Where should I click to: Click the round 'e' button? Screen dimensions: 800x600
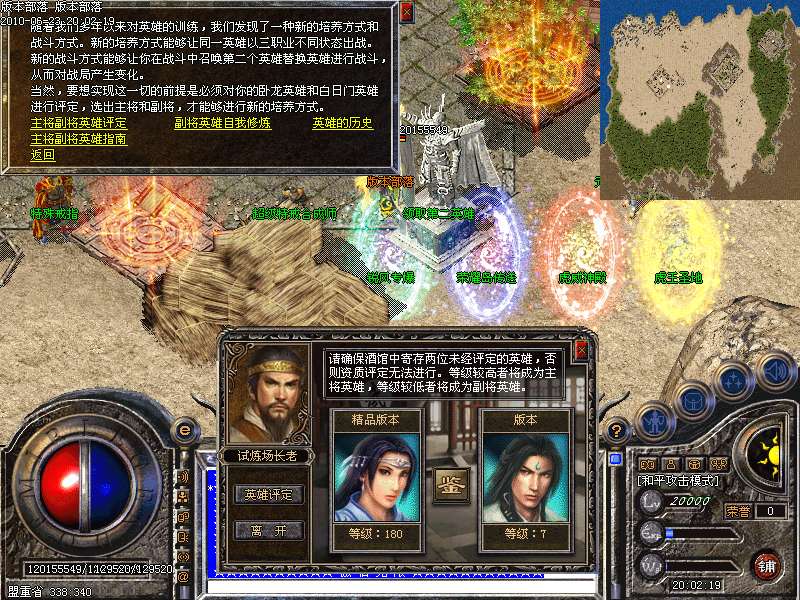(x=184, y=431)
